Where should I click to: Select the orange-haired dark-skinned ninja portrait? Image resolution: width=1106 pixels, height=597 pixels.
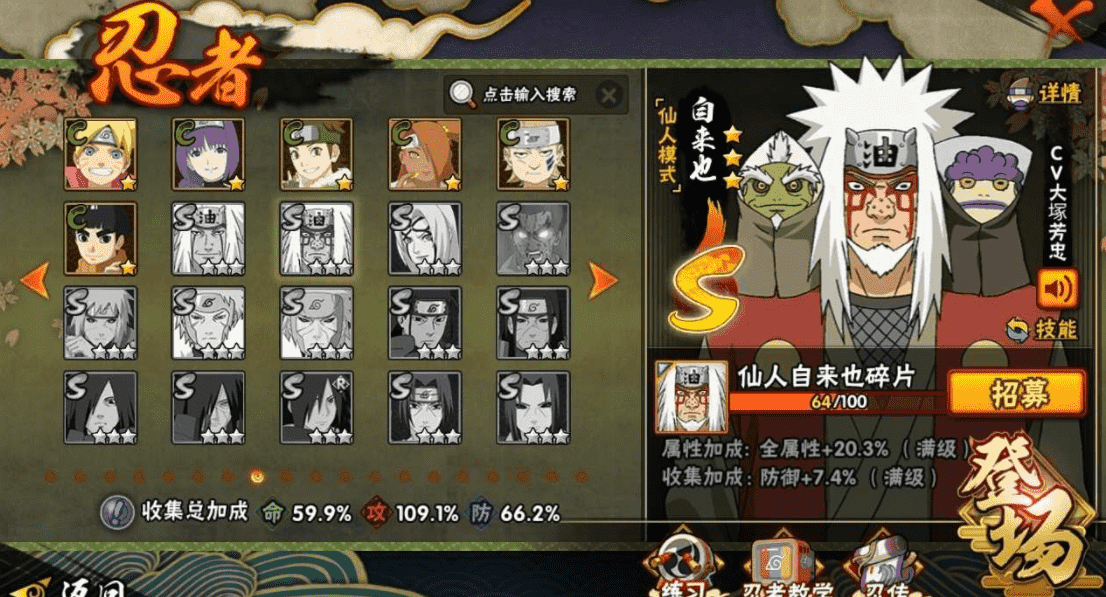[x=425, y=153]
